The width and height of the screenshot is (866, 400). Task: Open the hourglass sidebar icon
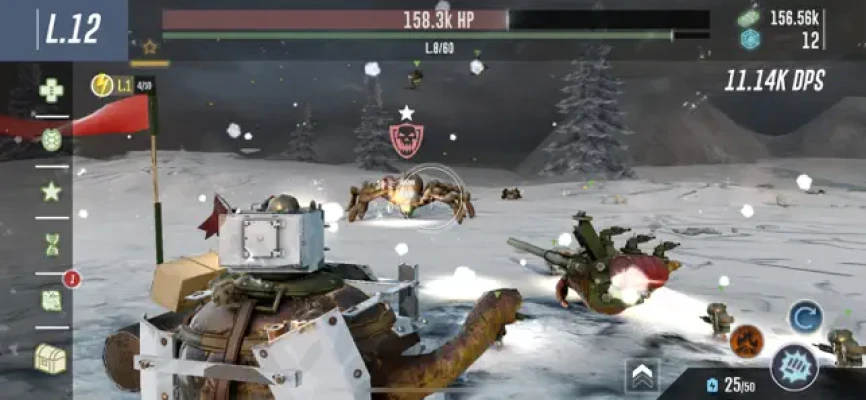point(51,244)
